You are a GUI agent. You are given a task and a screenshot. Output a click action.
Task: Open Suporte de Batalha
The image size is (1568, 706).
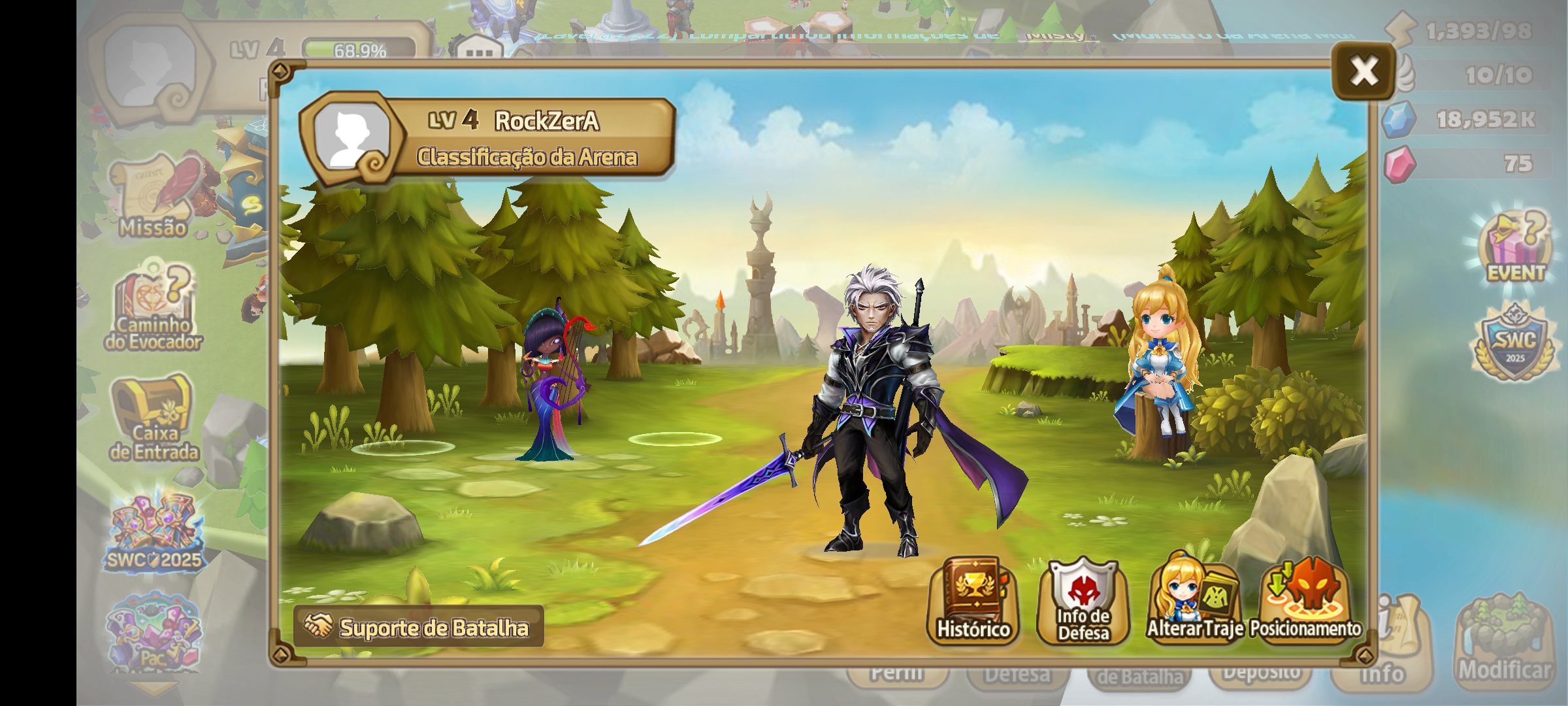tap(419, 627)
